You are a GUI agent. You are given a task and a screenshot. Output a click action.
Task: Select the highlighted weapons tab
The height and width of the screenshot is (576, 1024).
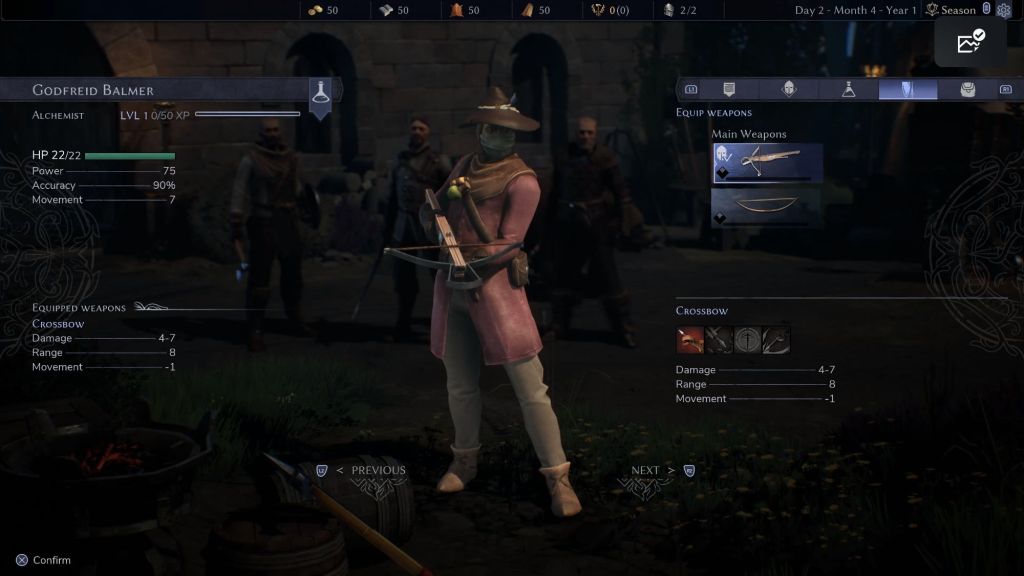[908, 90]
